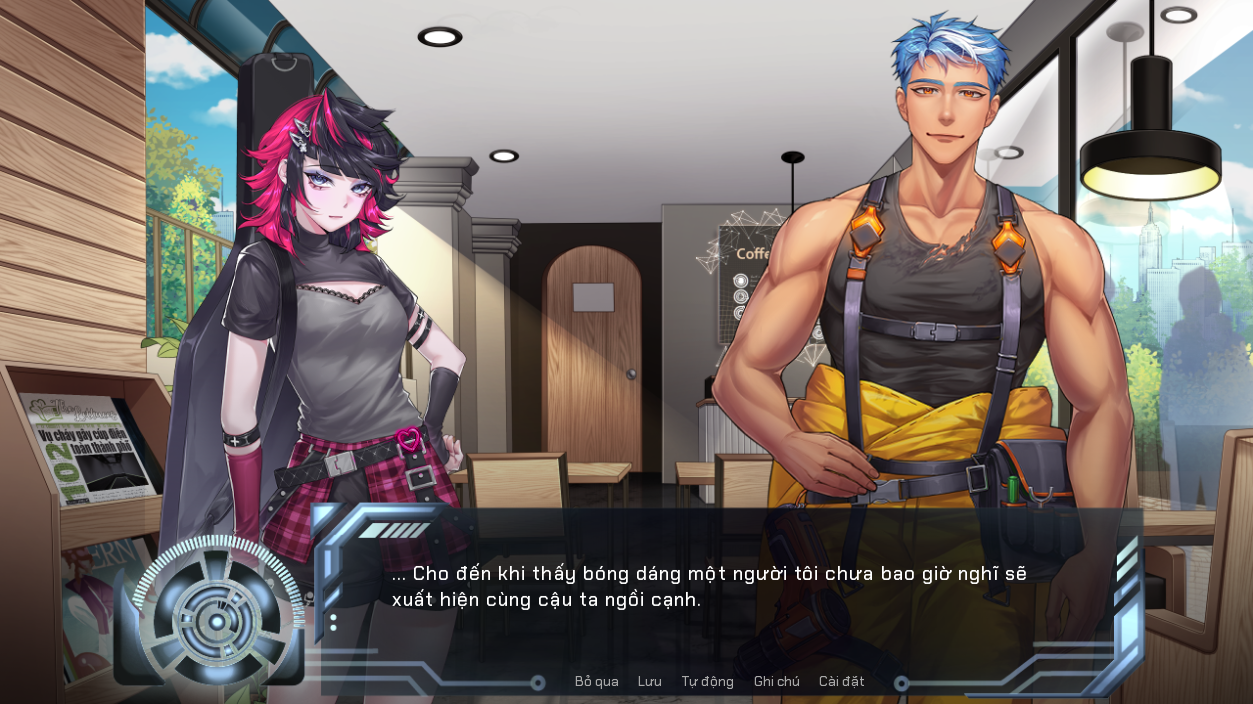
Task: Open the Cài đặt settings menu
Action: (x=841, y=682)
